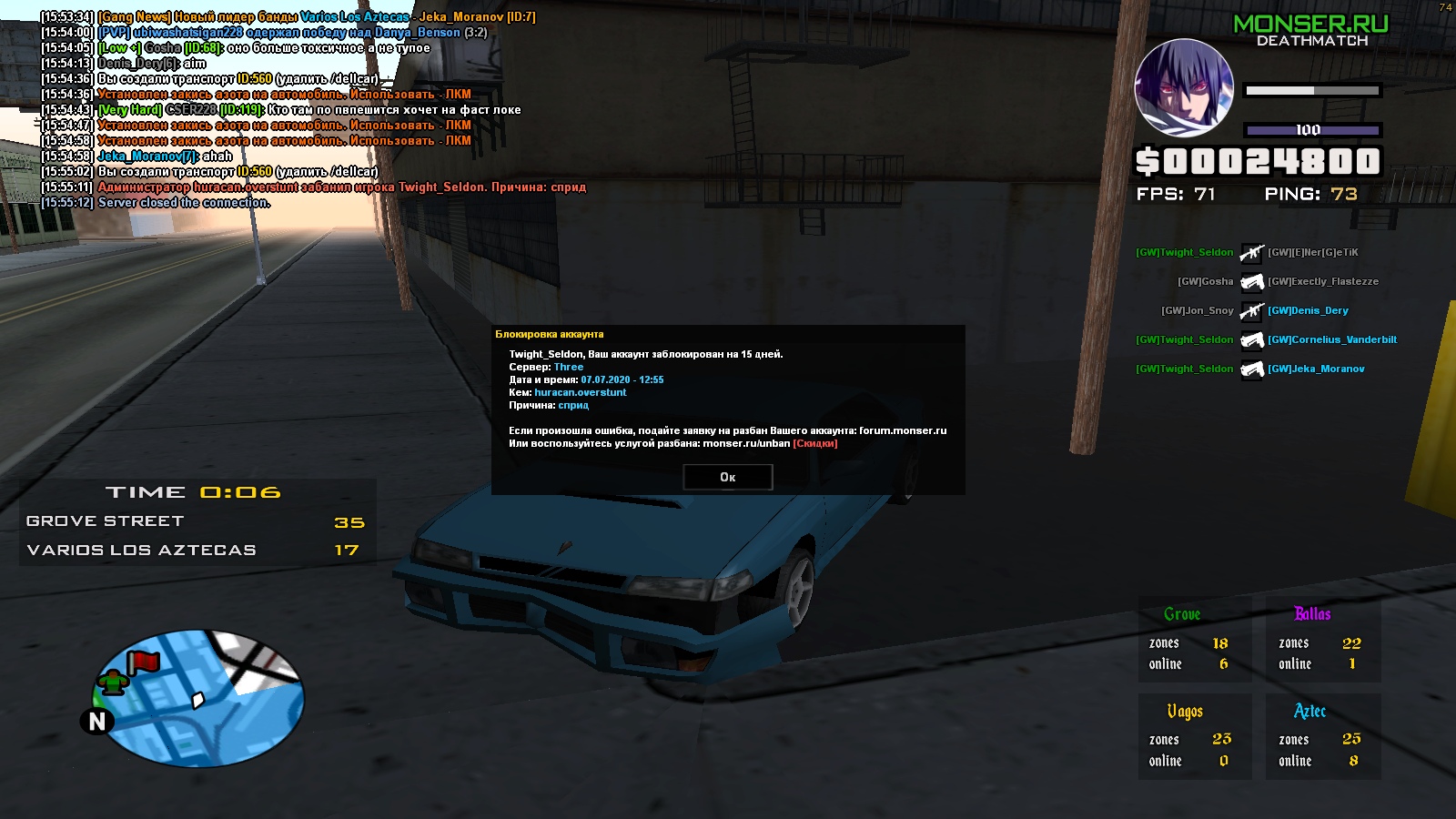
Task: Click the MONSER.RU Deathmatch logo
Action: (1310, 30)
